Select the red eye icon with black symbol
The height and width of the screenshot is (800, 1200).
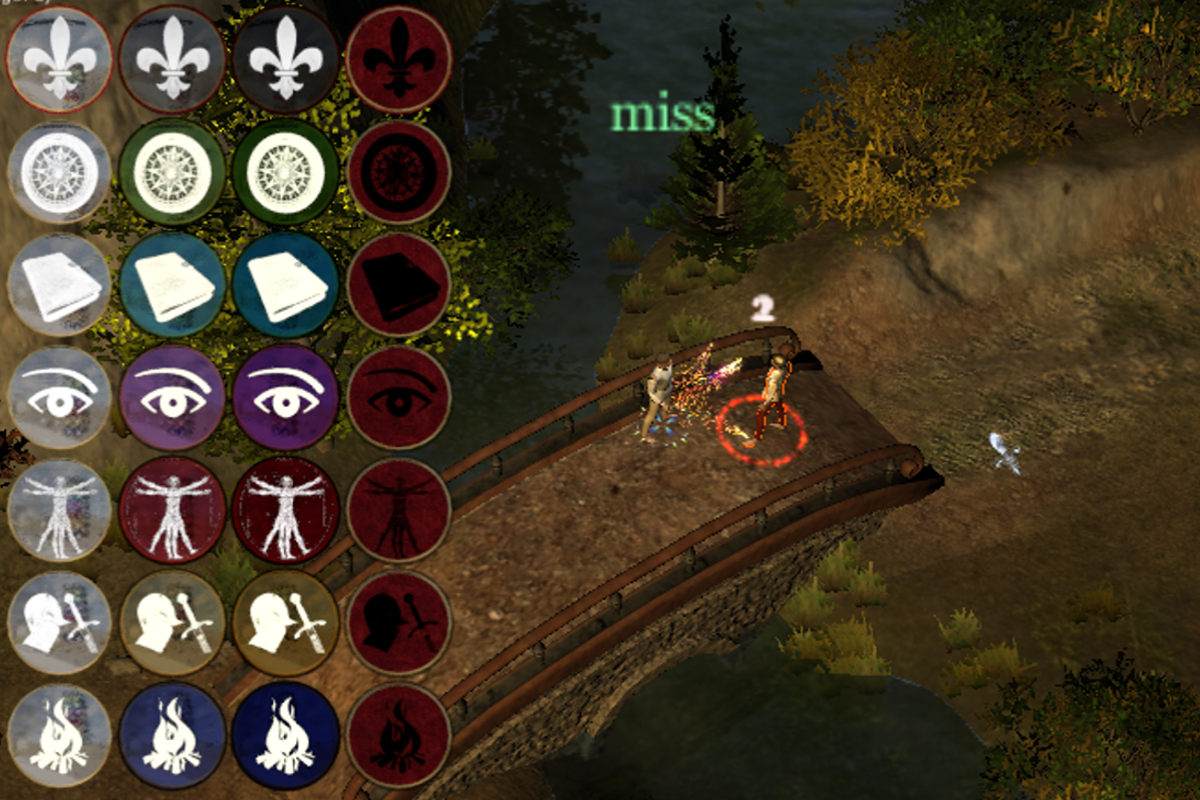pyautogui.click(x=398, y=398)
